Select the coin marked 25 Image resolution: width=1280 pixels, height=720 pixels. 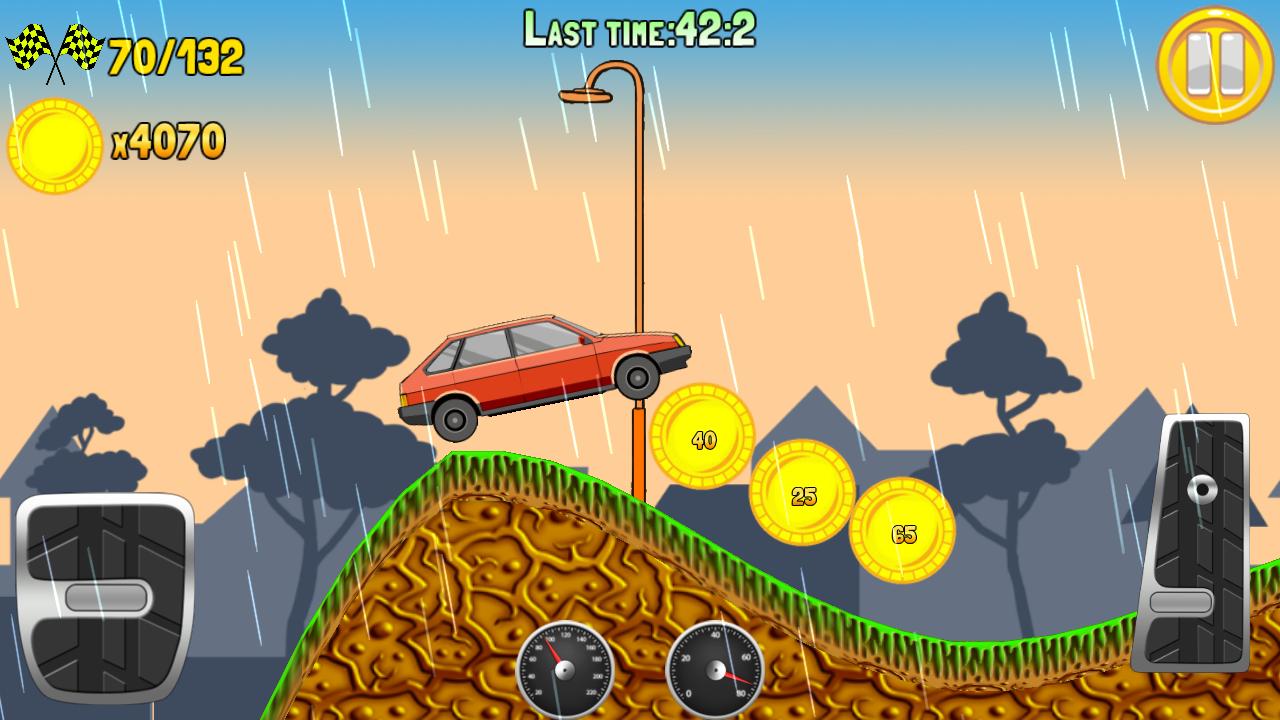pyautogui.click(x=805, y=492)
